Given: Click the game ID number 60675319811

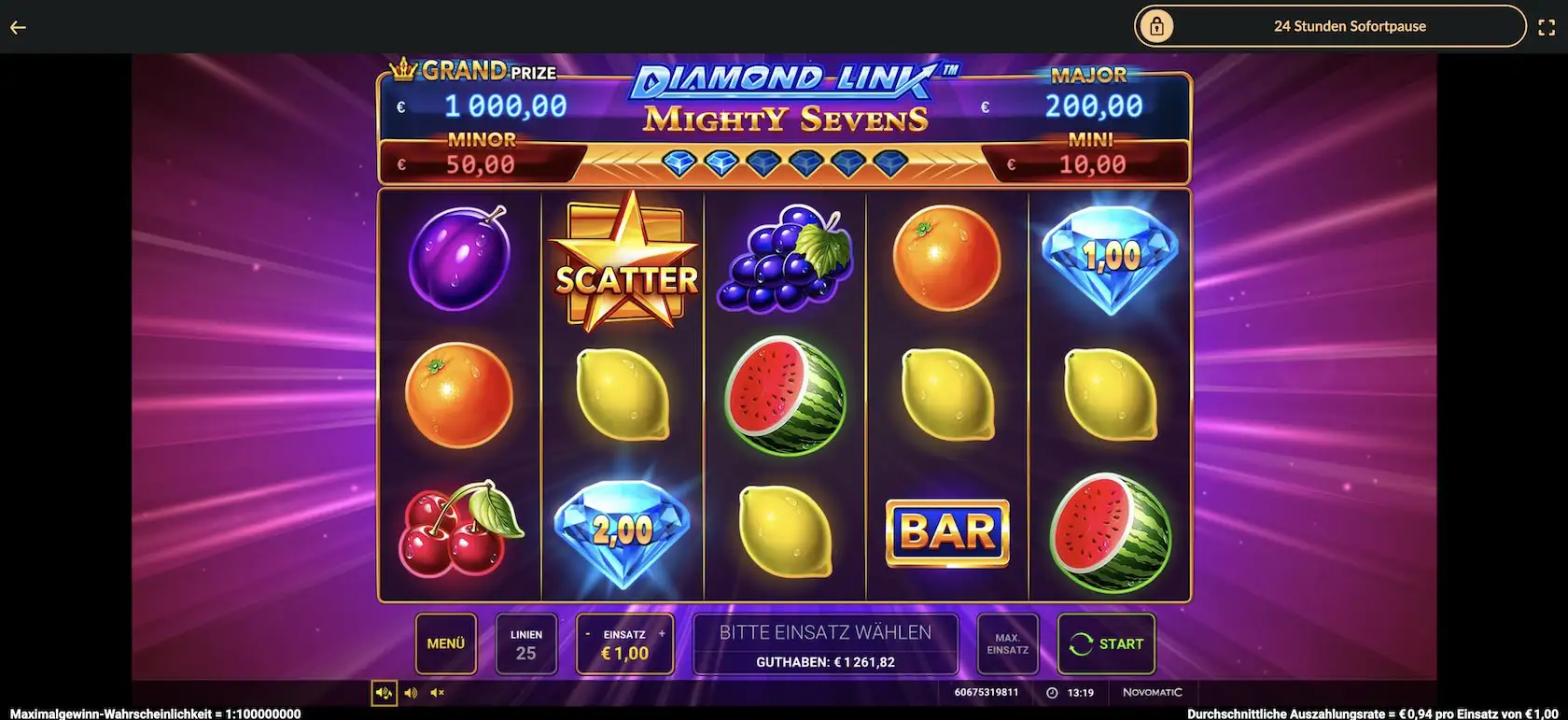Looking at the screenshot, I should [985, 692].
